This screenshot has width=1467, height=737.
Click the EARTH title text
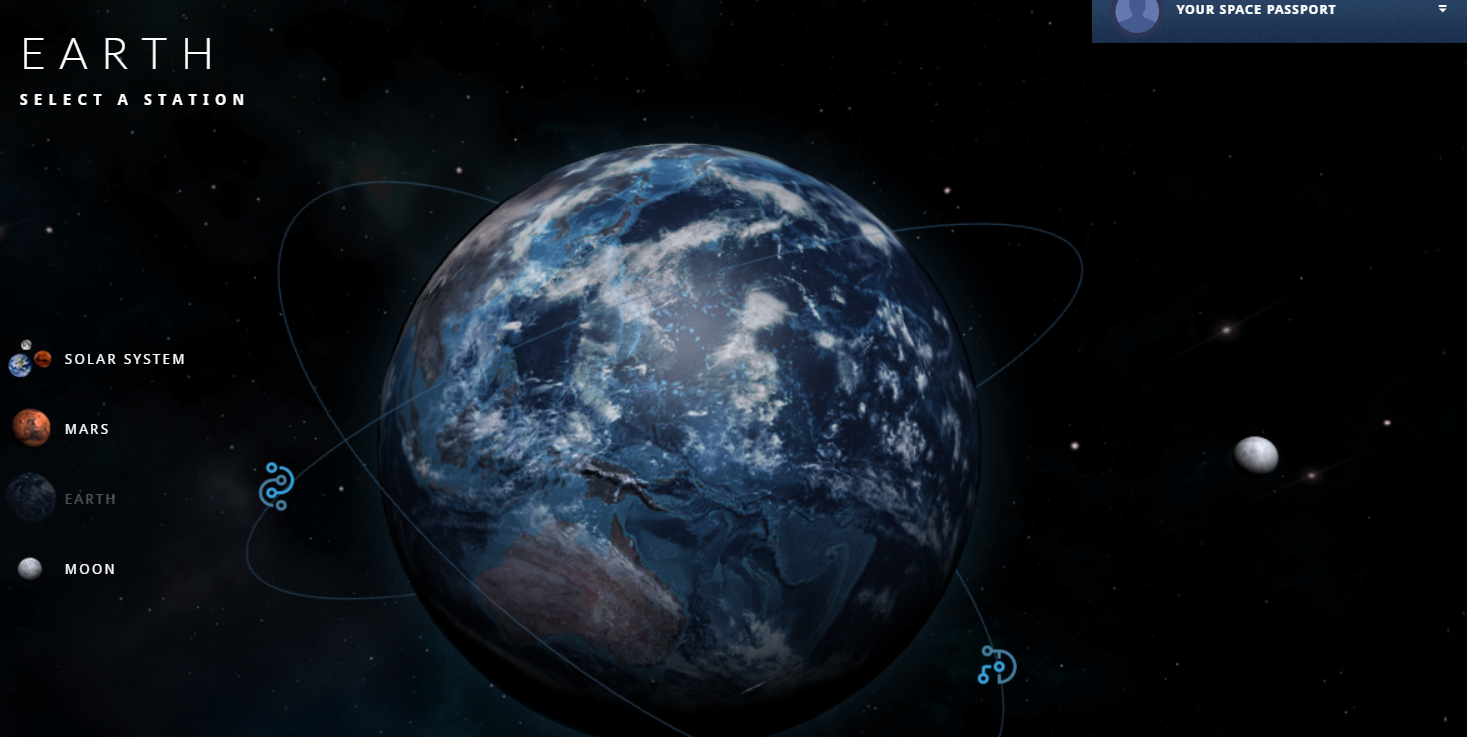(x=117, y=55)
